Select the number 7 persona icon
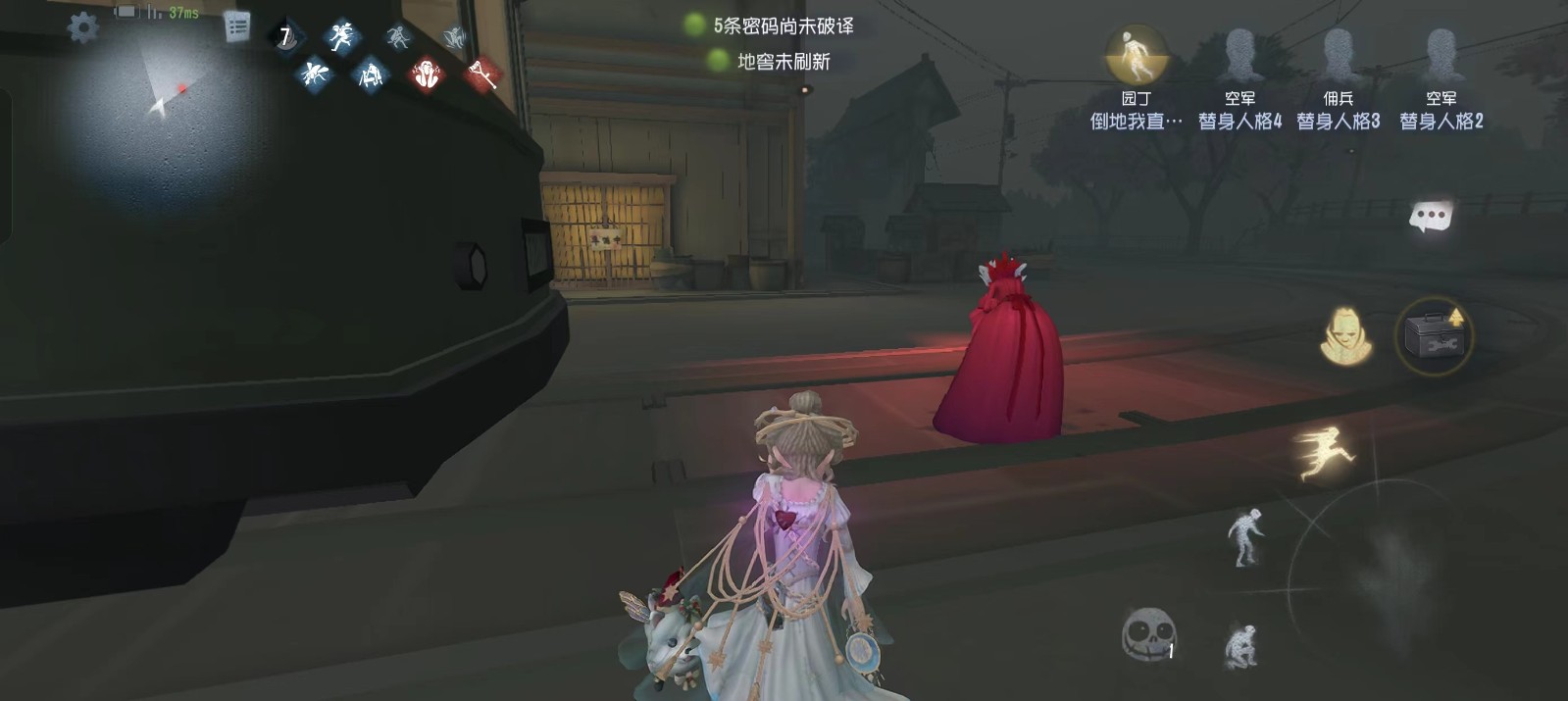The image size is (1568, 701). coord(285,37)
